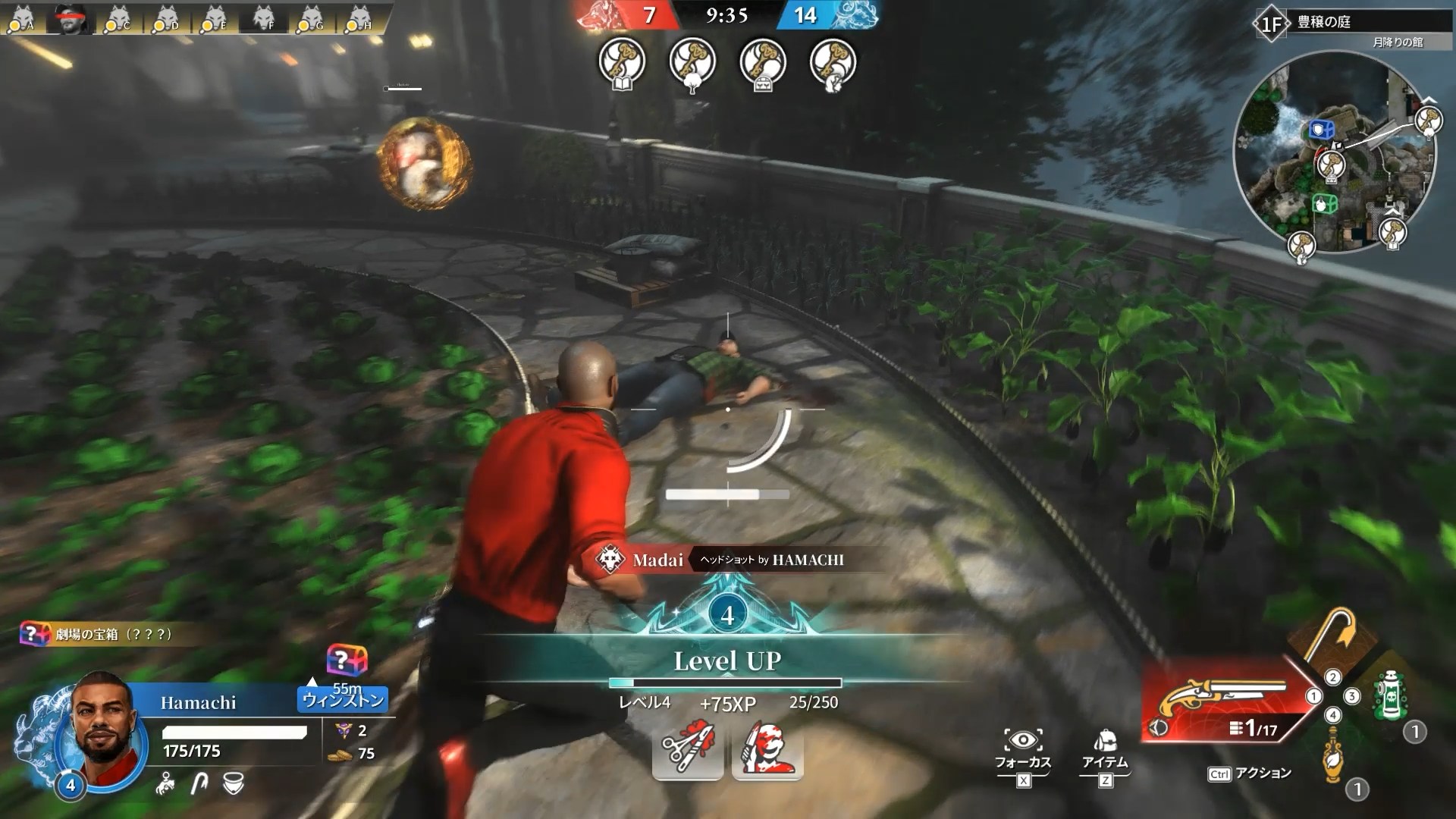The height and width of the screenshot is (819, 1456).
Task: Select the bloody knife figure skill icon
Action: pyautogui.click(x=767, y=749)
